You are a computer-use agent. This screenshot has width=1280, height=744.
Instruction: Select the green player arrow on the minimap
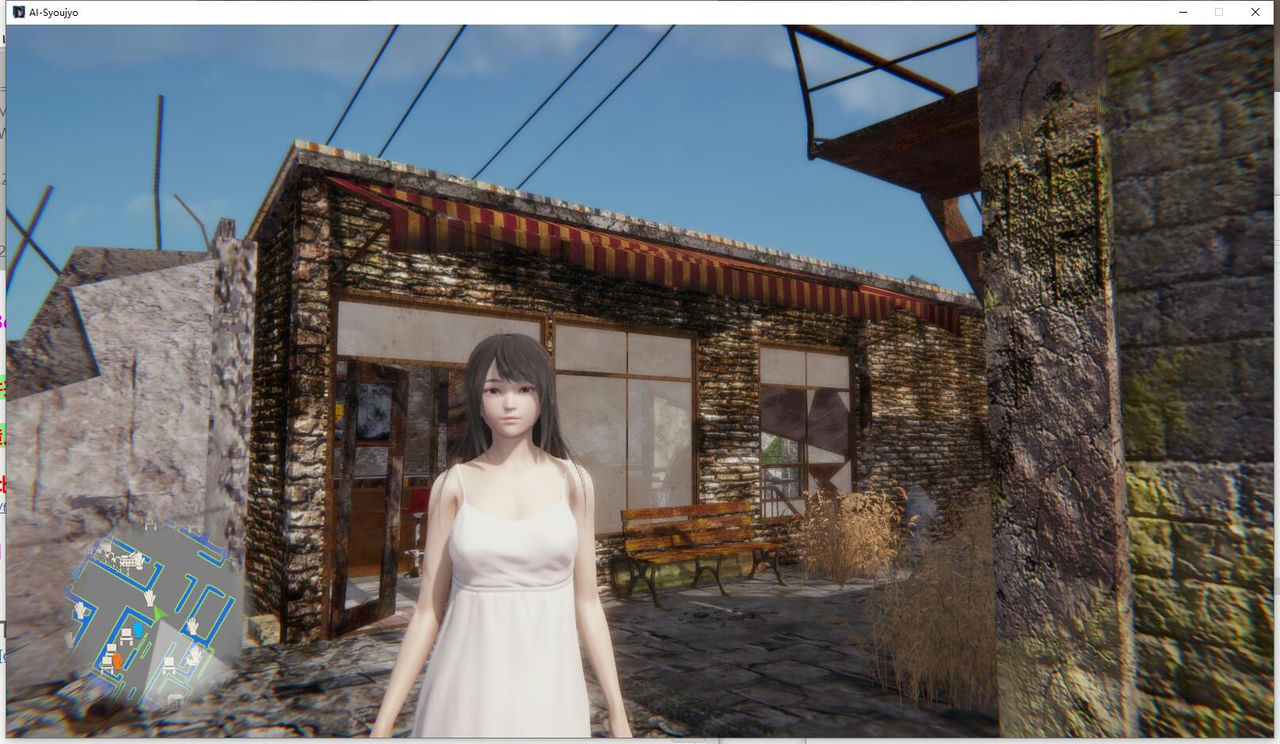coord(159,614)
